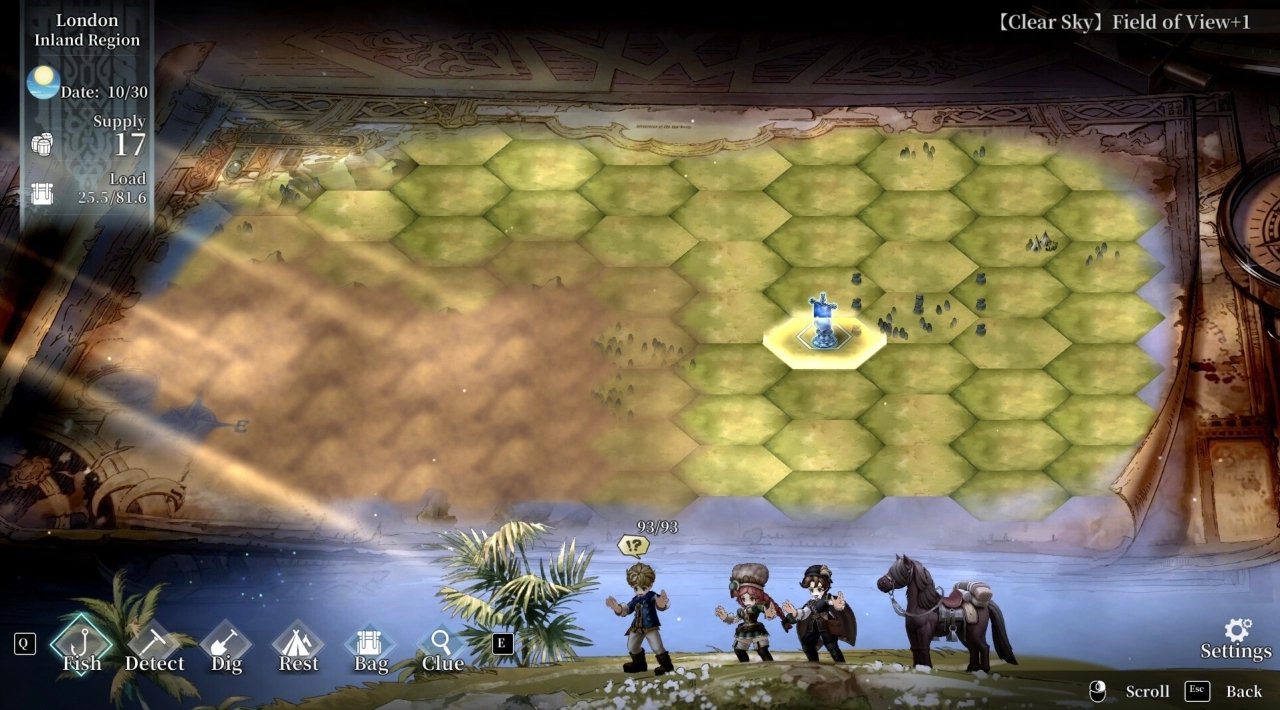Select the Fish action

82,645
